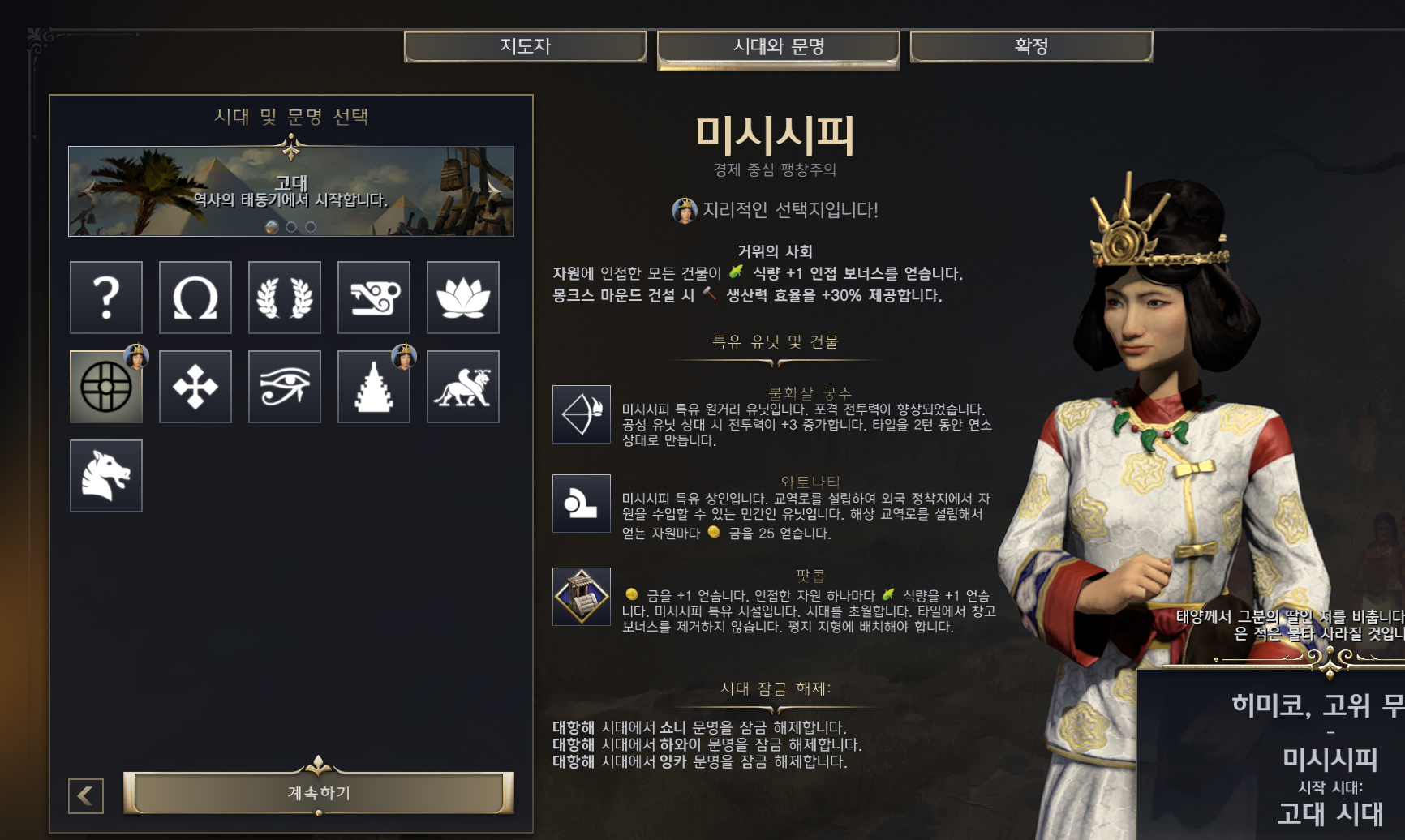Show next age with right arrow
This screenshot has width=1405, height=840.
coord(494,191)
